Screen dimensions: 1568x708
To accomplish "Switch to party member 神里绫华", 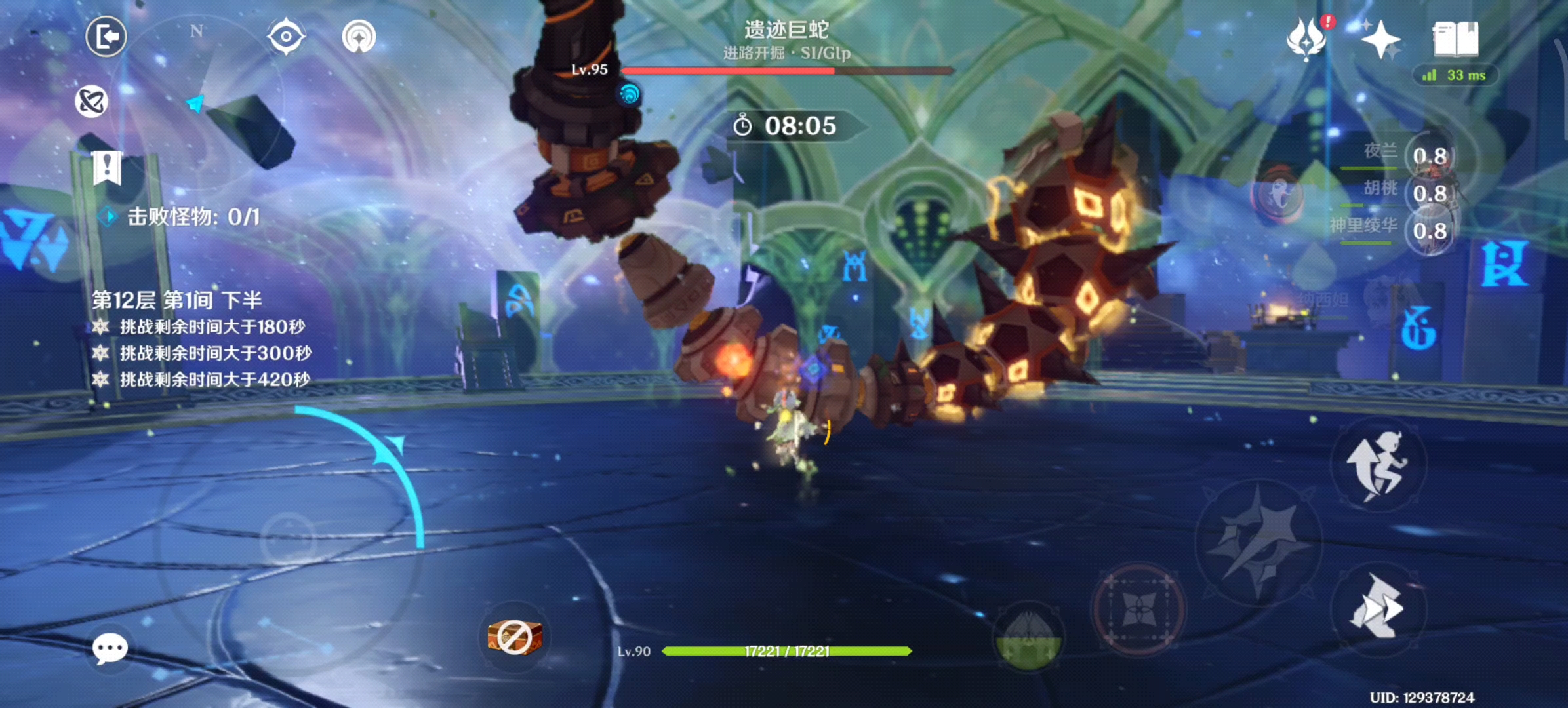I will click(x=1428, y=231).
